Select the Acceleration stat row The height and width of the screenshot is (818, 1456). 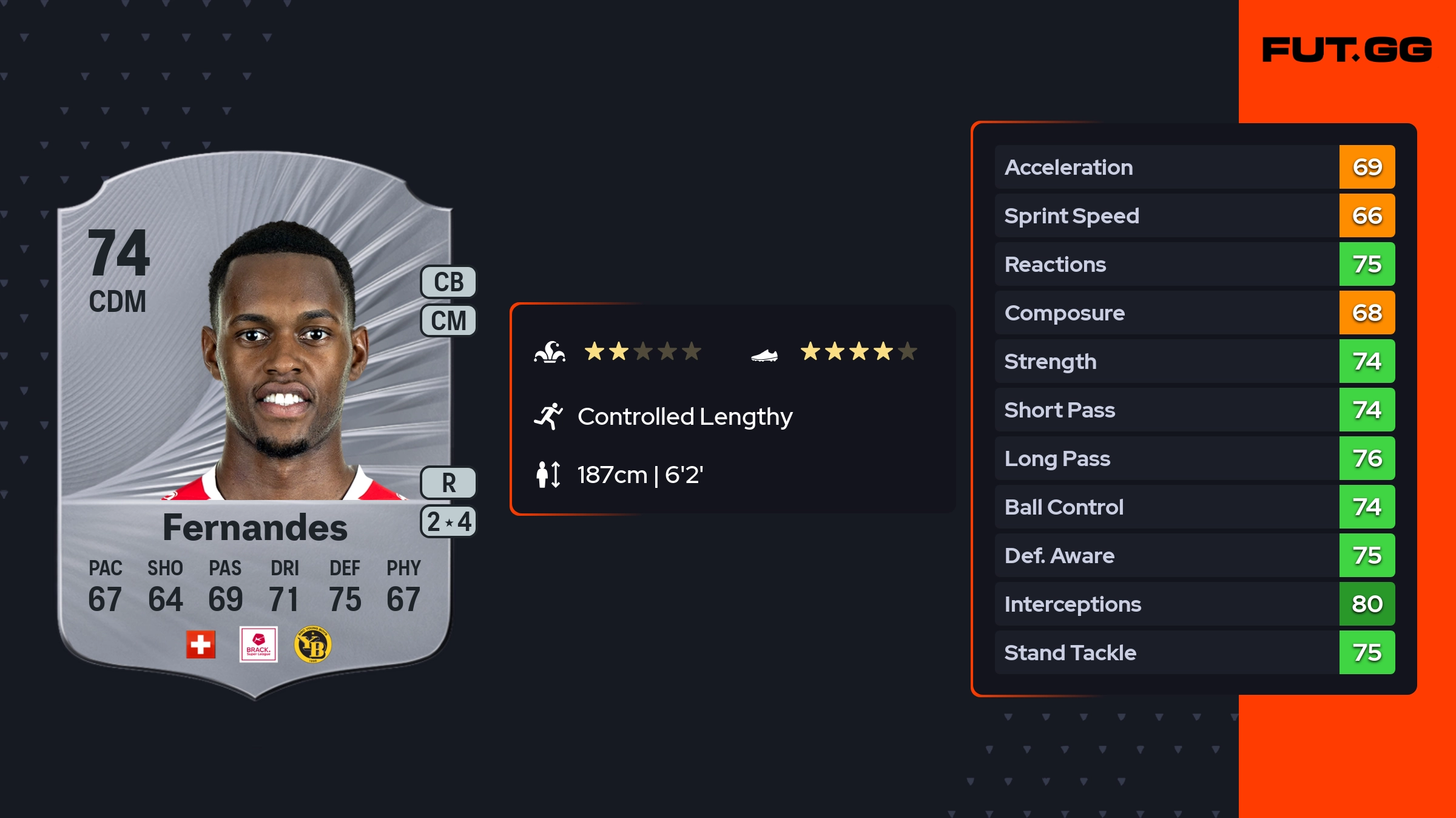coord(1194,167)
